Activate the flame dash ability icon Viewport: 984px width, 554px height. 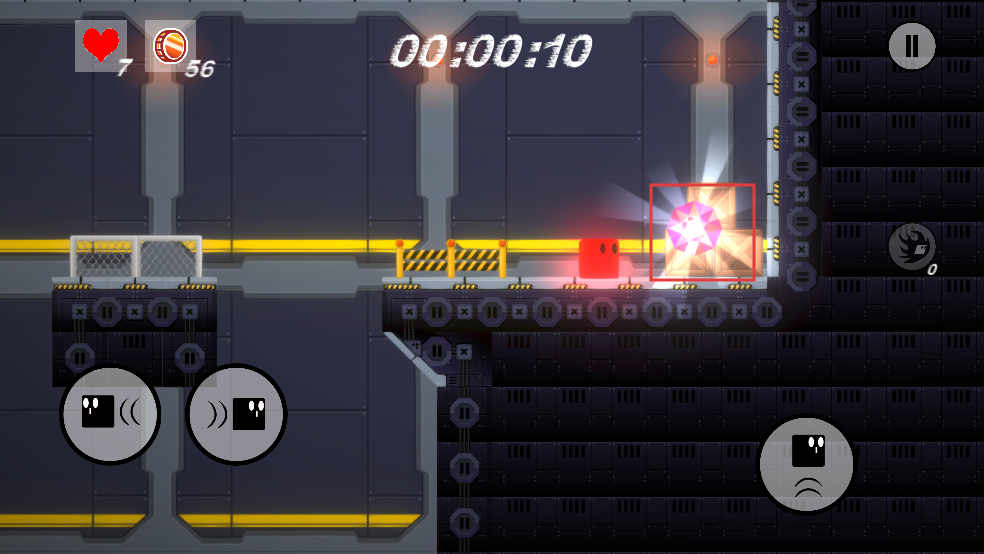tap(911, 246)
